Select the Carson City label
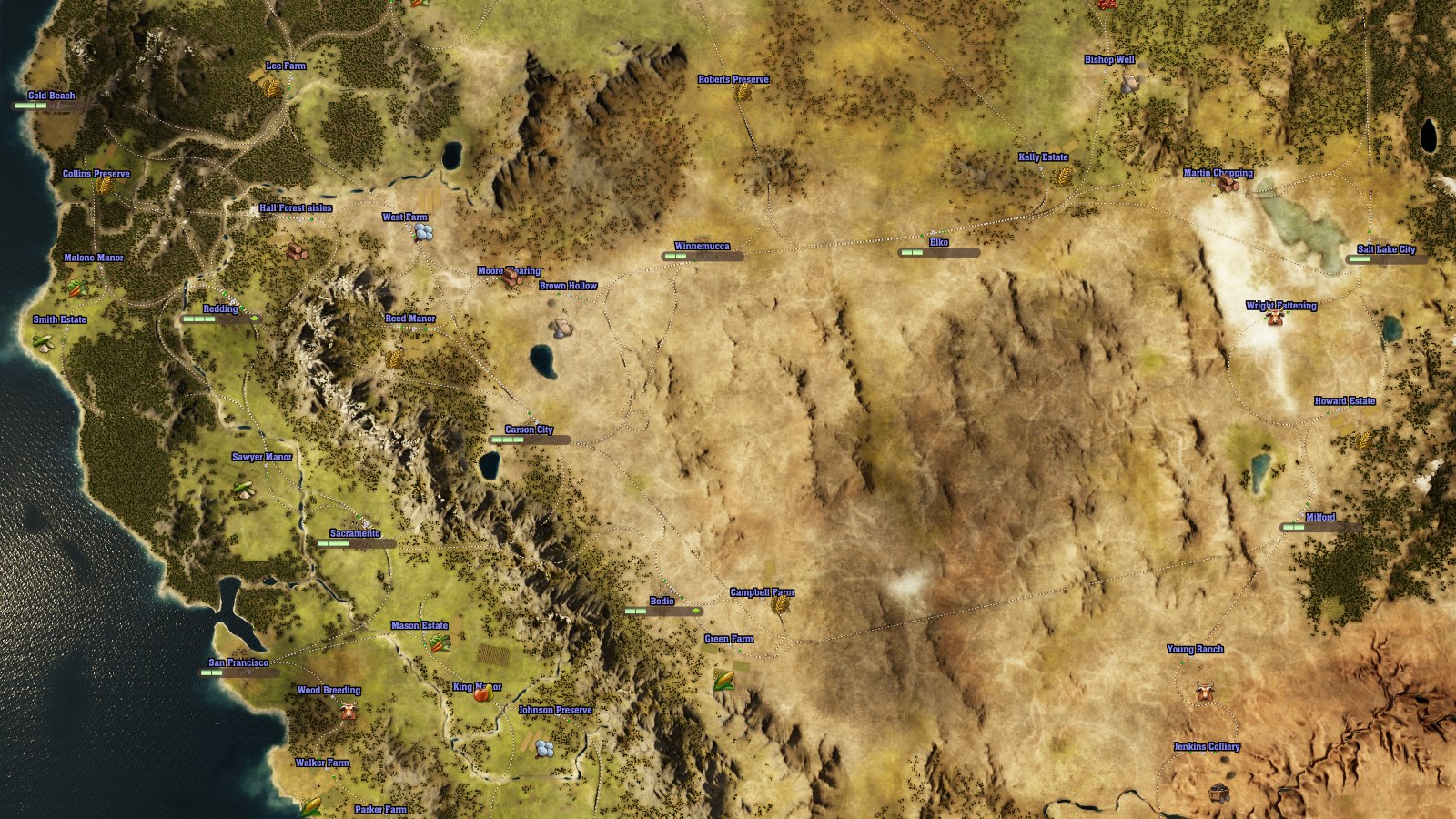The image size is (1456, 819). [528, 428]
